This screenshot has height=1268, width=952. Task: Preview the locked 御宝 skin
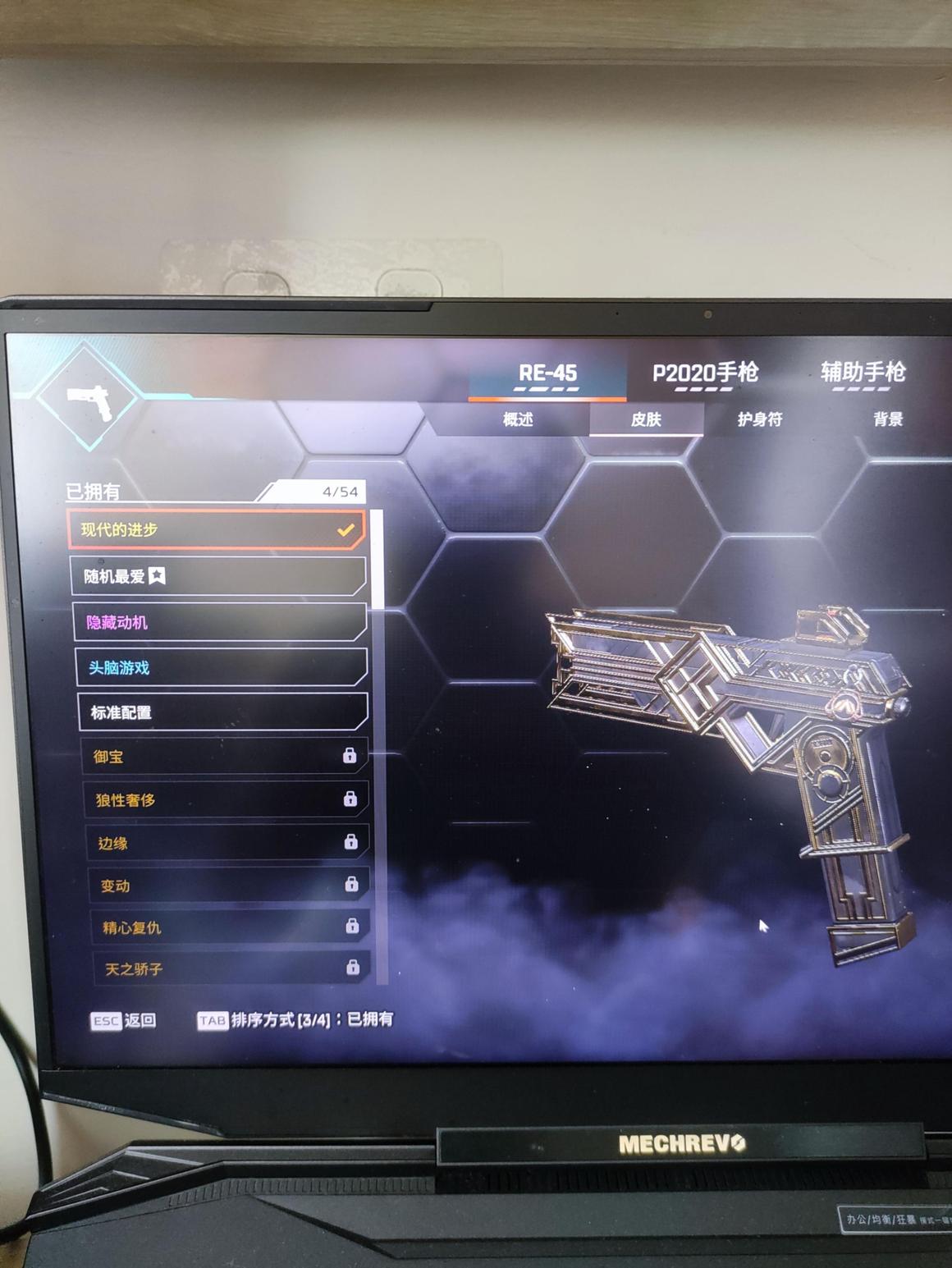(225, 756)
